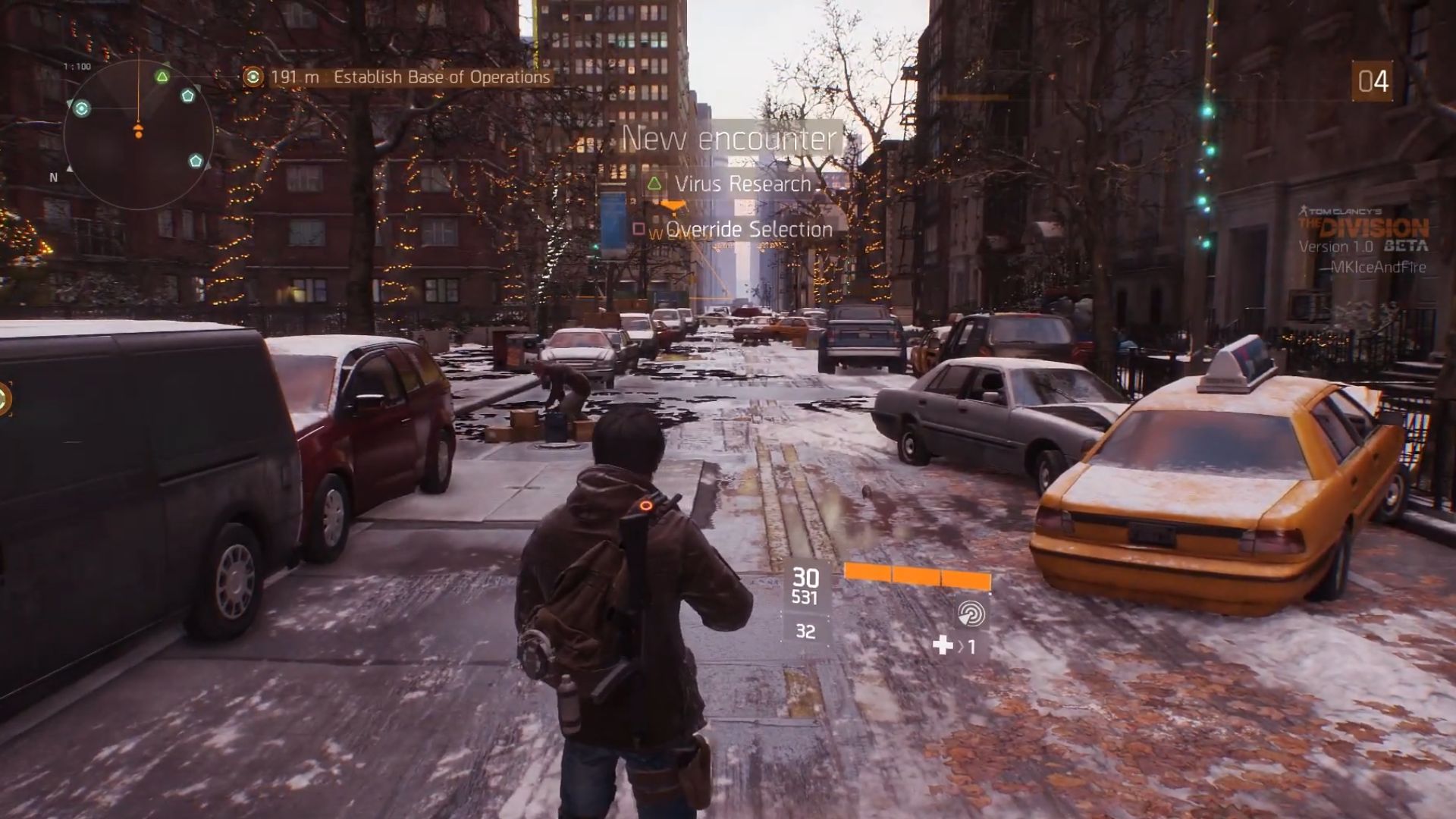Use the medkit cross icon
1456x819 pixels.
(943, 645)
